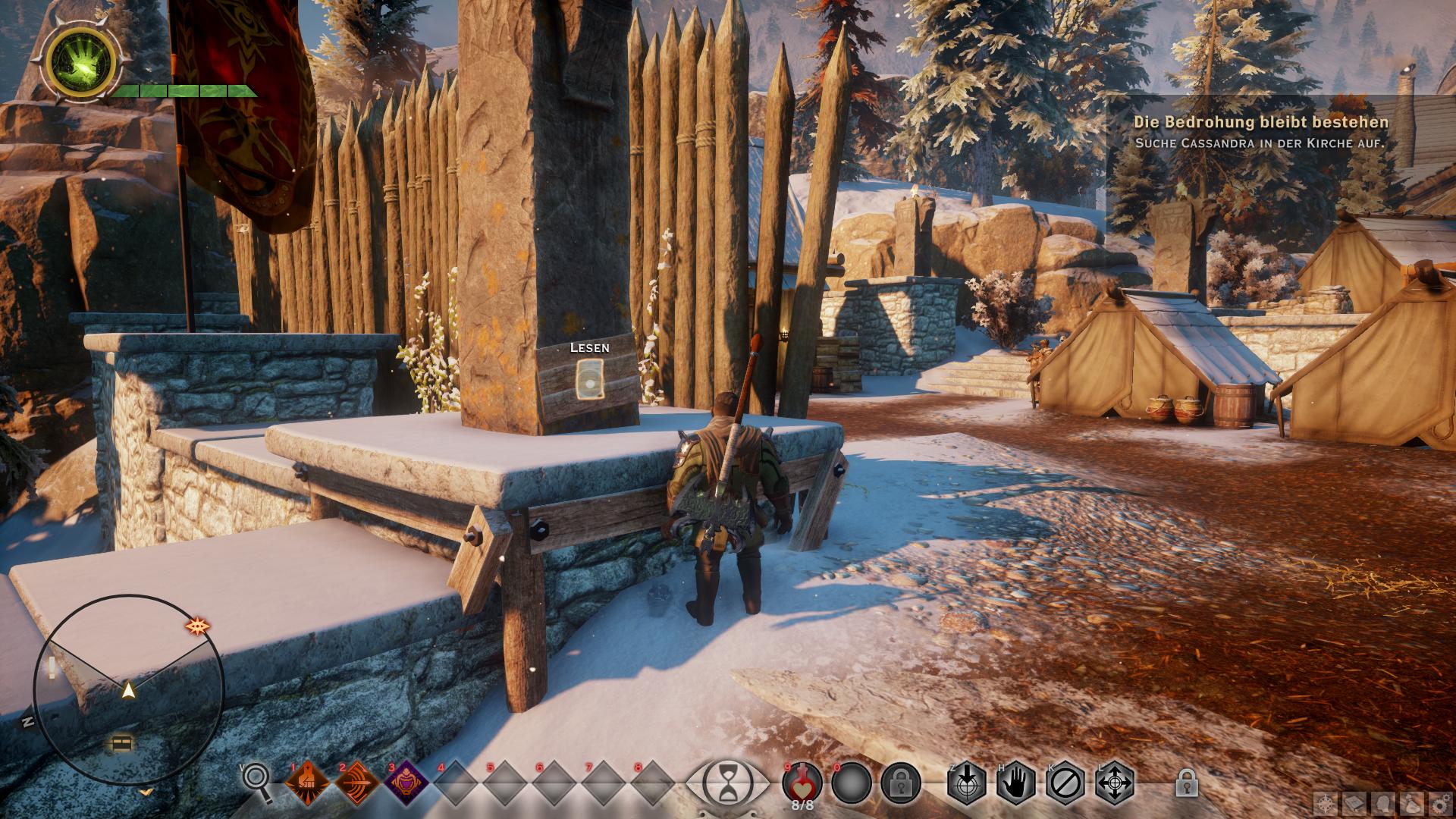Open the world map compass icon

point(1325,803)
